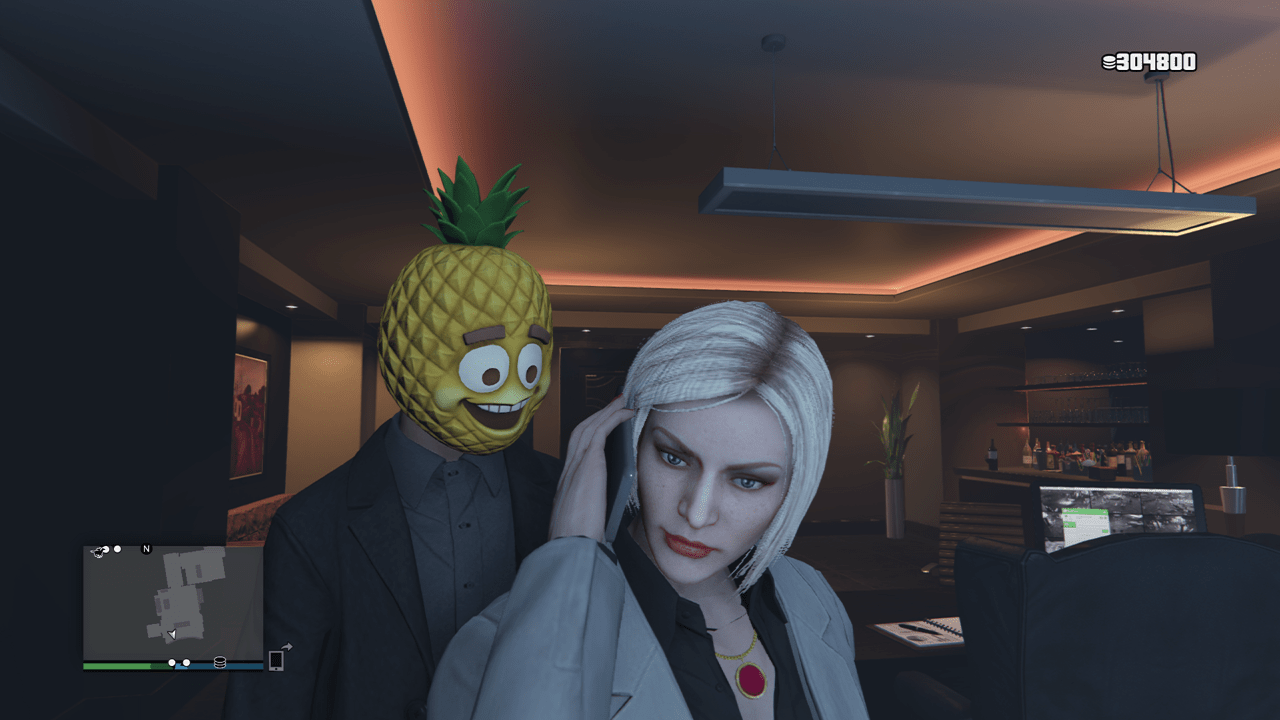Viewport: 1280px width, 720px height.
Task: Select the casino chips icon on the status bar
Action: click(221, 662)
